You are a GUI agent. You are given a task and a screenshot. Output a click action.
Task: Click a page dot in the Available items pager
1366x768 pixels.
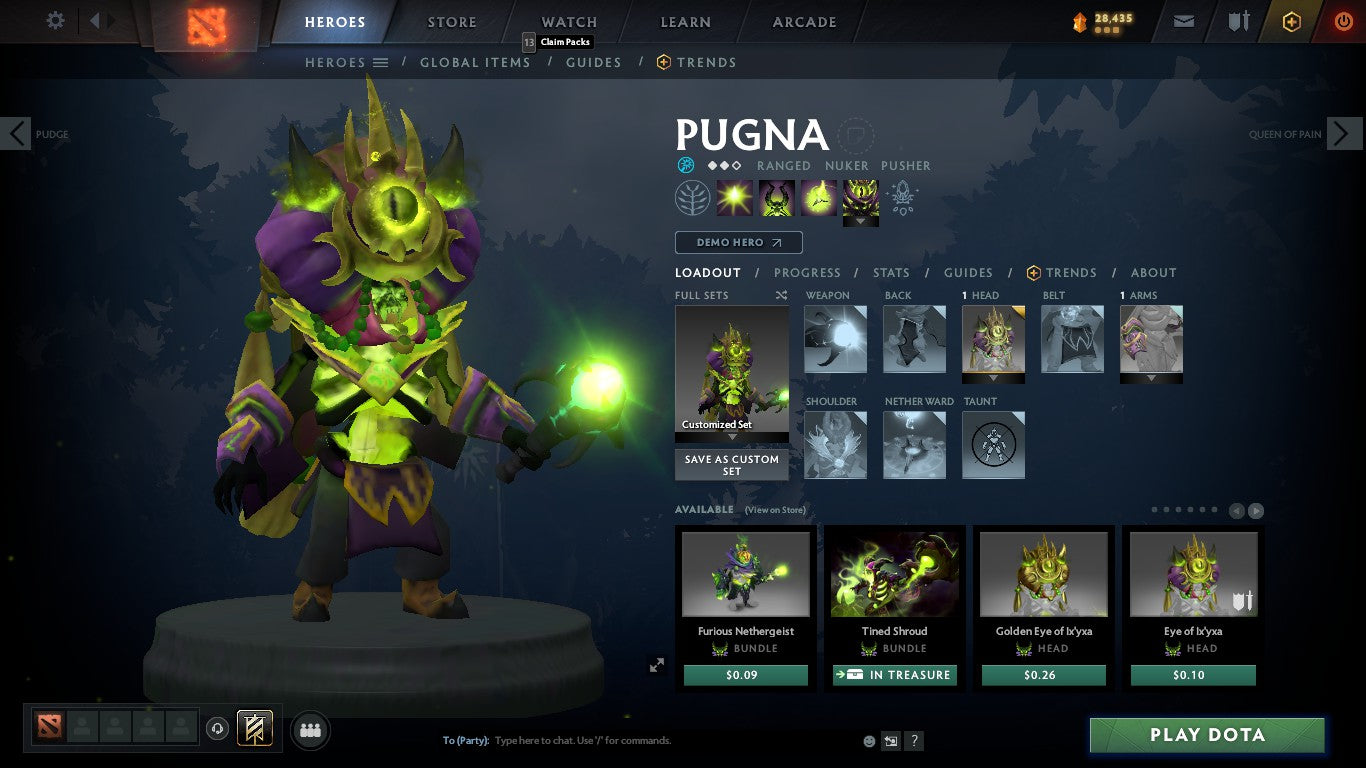click(1155, 509)
